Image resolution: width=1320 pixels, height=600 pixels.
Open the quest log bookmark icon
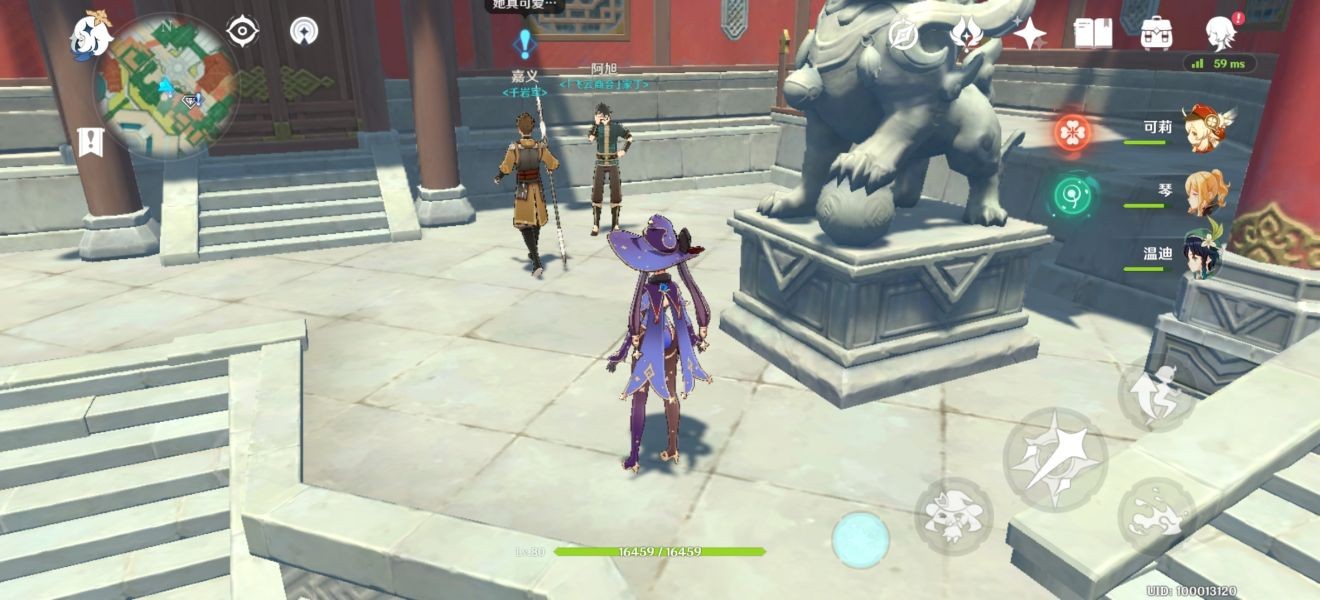(90, 142)
